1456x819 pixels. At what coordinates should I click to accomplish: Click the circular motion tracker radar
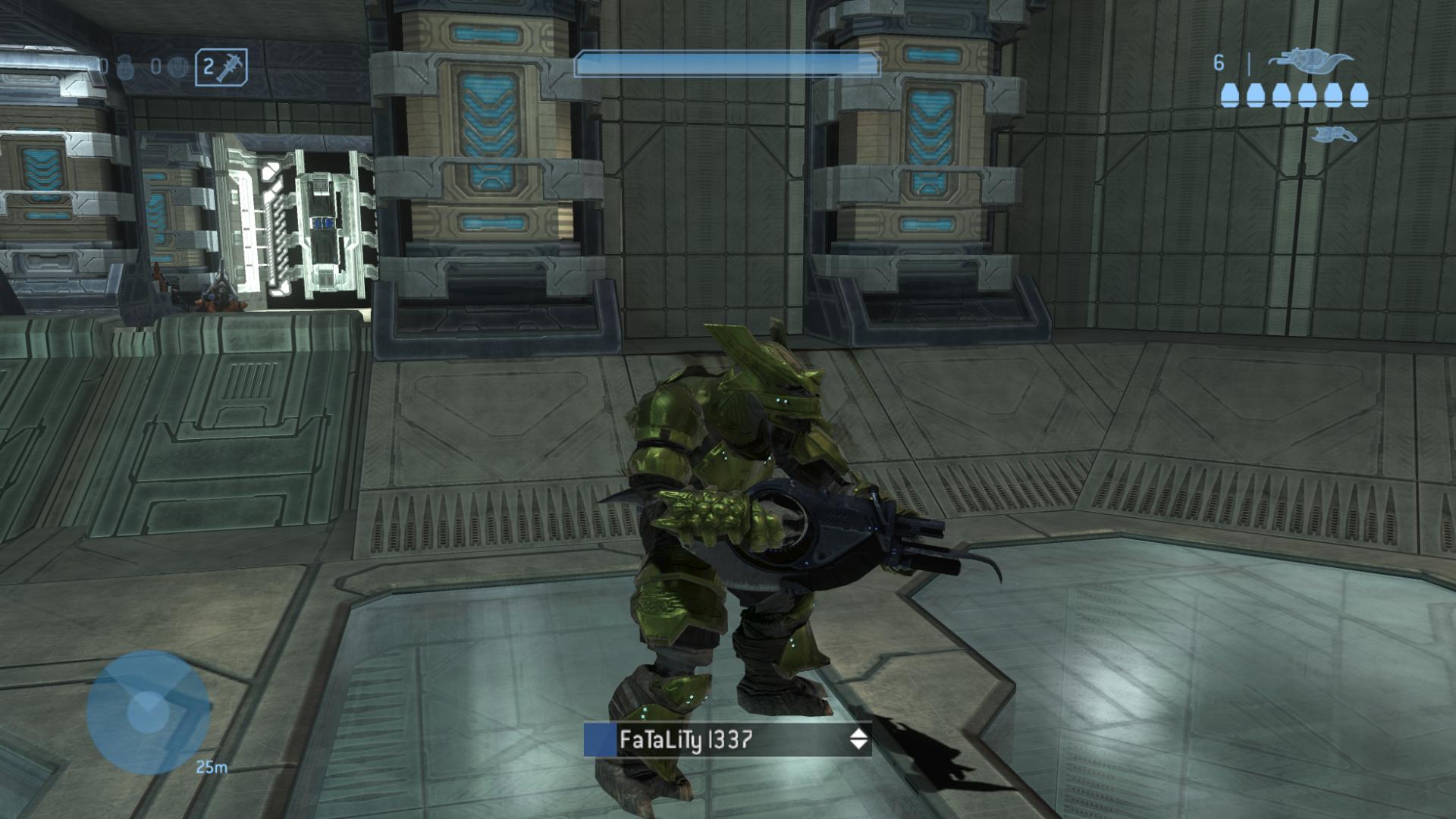148,711
